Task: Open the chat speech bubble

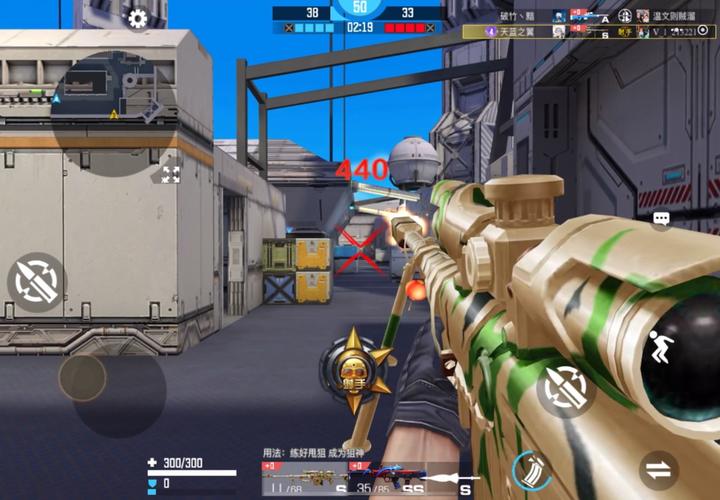Action: pos(661,218)
